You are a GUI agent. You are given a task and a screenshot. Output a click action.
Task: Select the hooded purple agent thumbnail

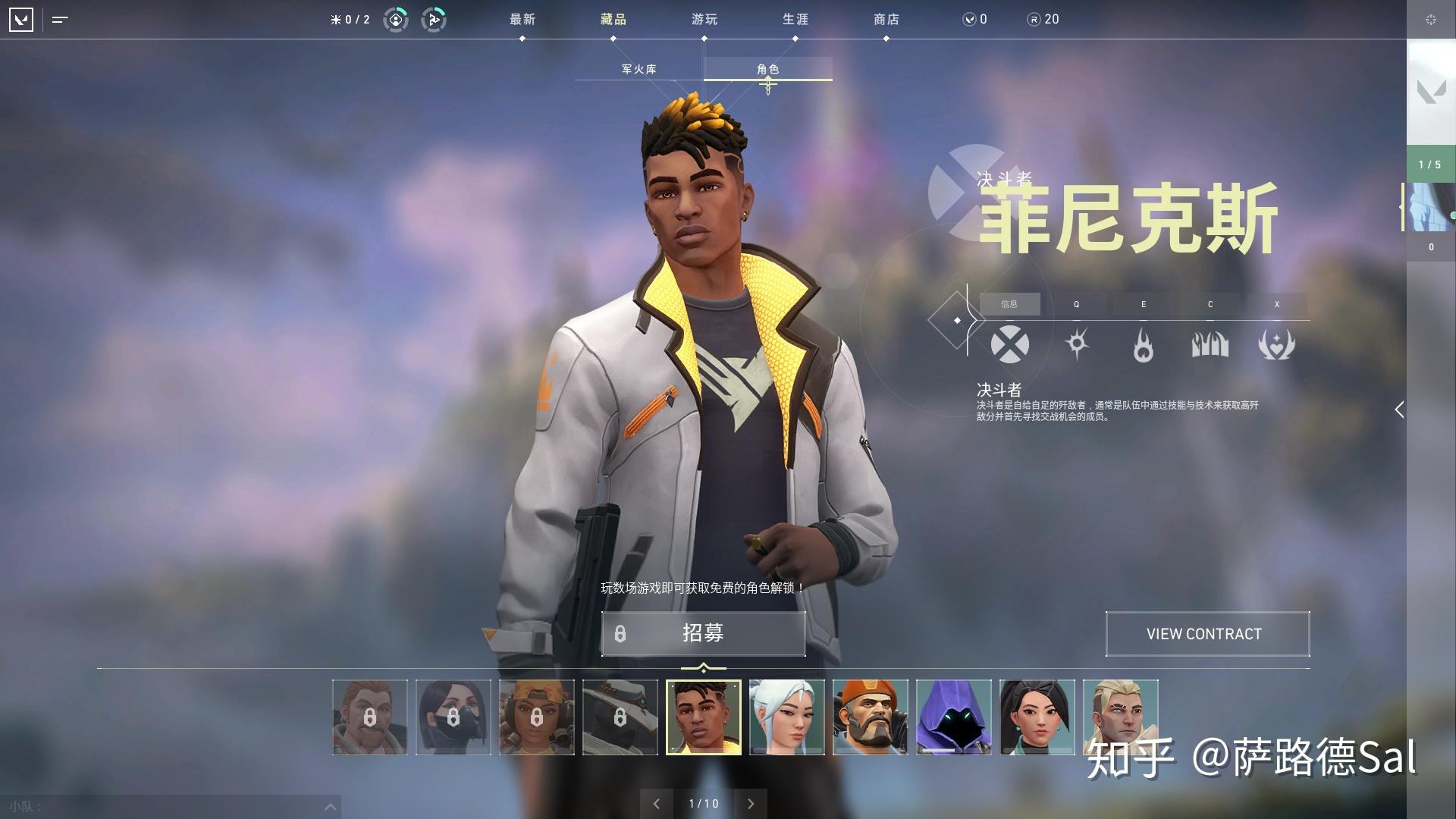point(954,716)
